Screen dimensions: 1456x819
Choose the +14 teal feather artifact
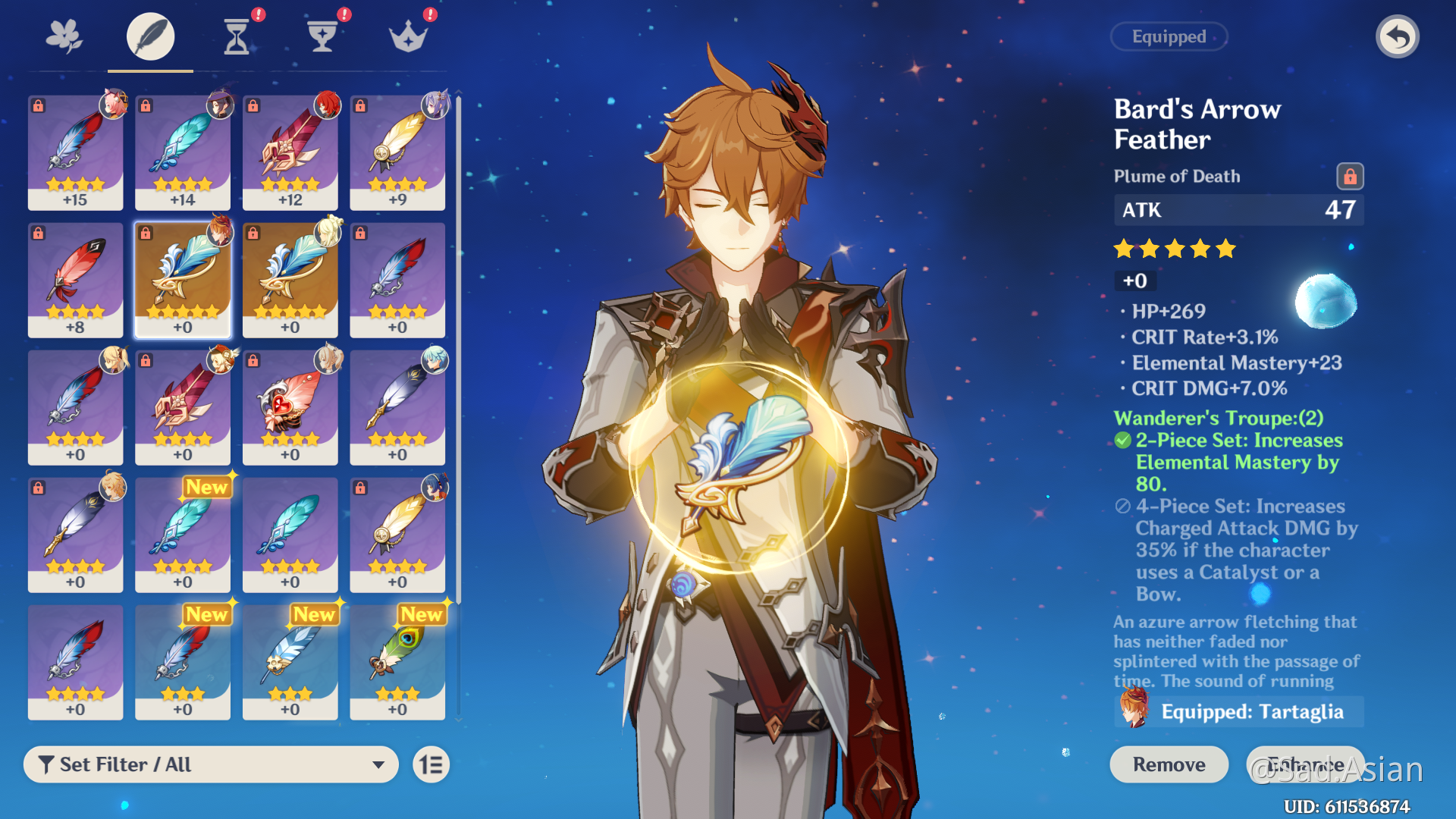[x=183, y=152]
